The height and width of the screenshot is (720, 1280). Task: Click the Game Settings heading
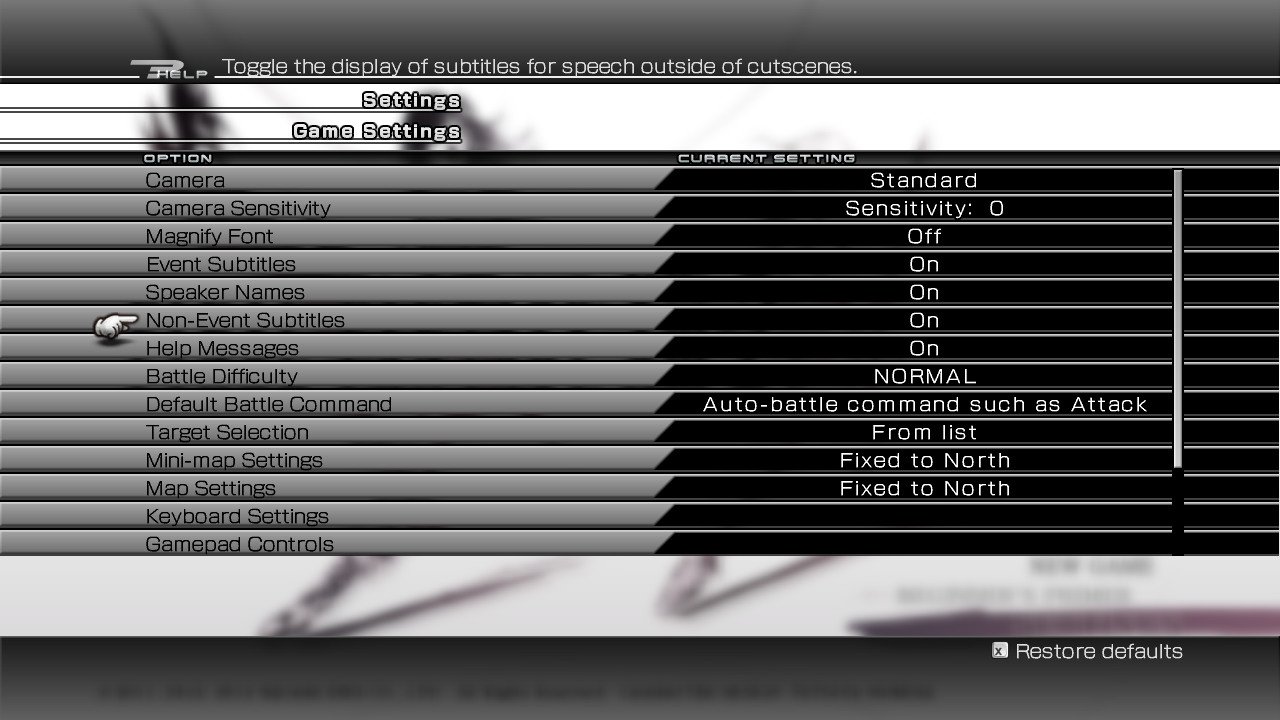pos(376,131)
